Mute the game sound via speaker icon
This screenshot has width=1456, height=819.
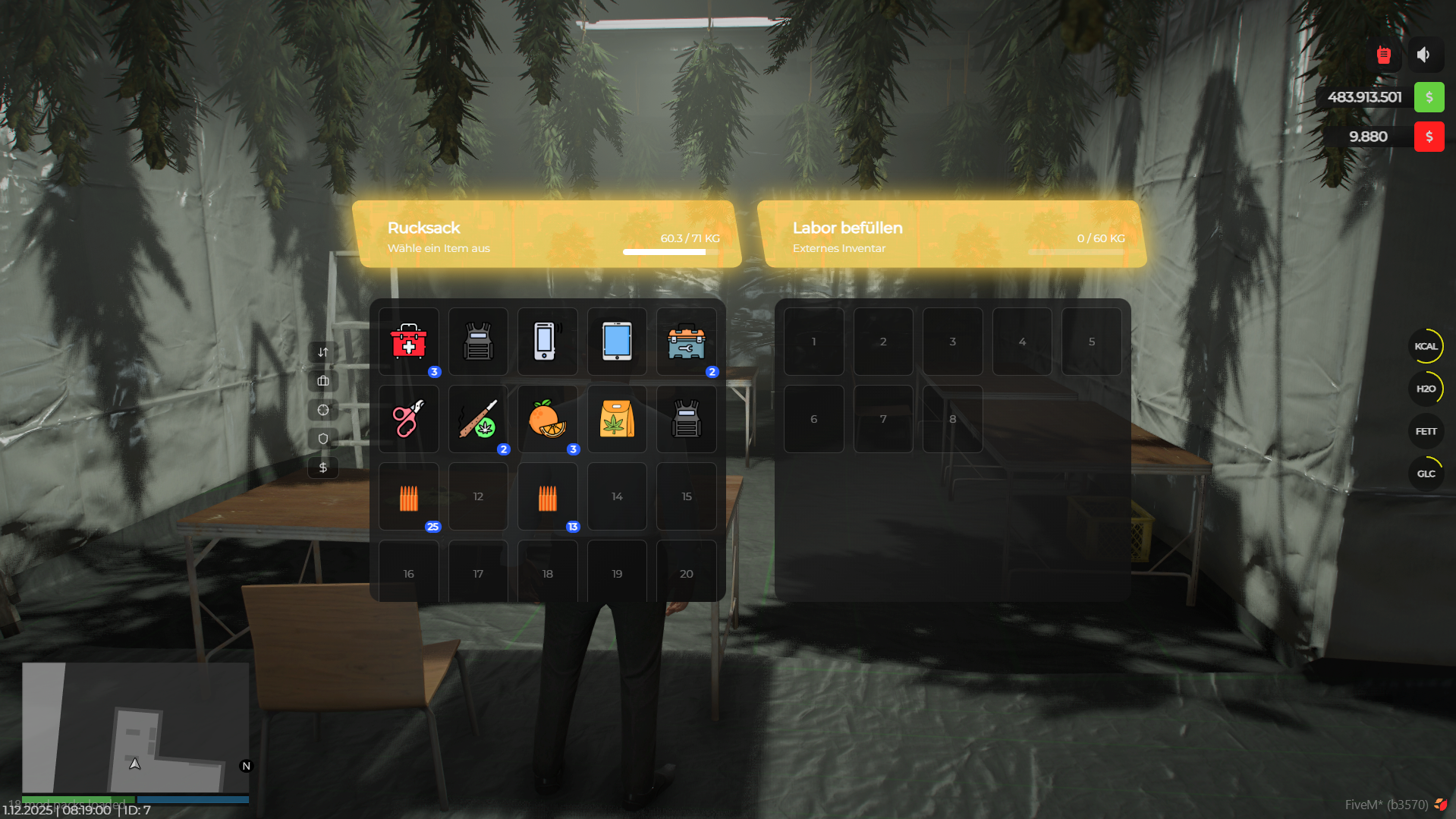pos(1423,54)
